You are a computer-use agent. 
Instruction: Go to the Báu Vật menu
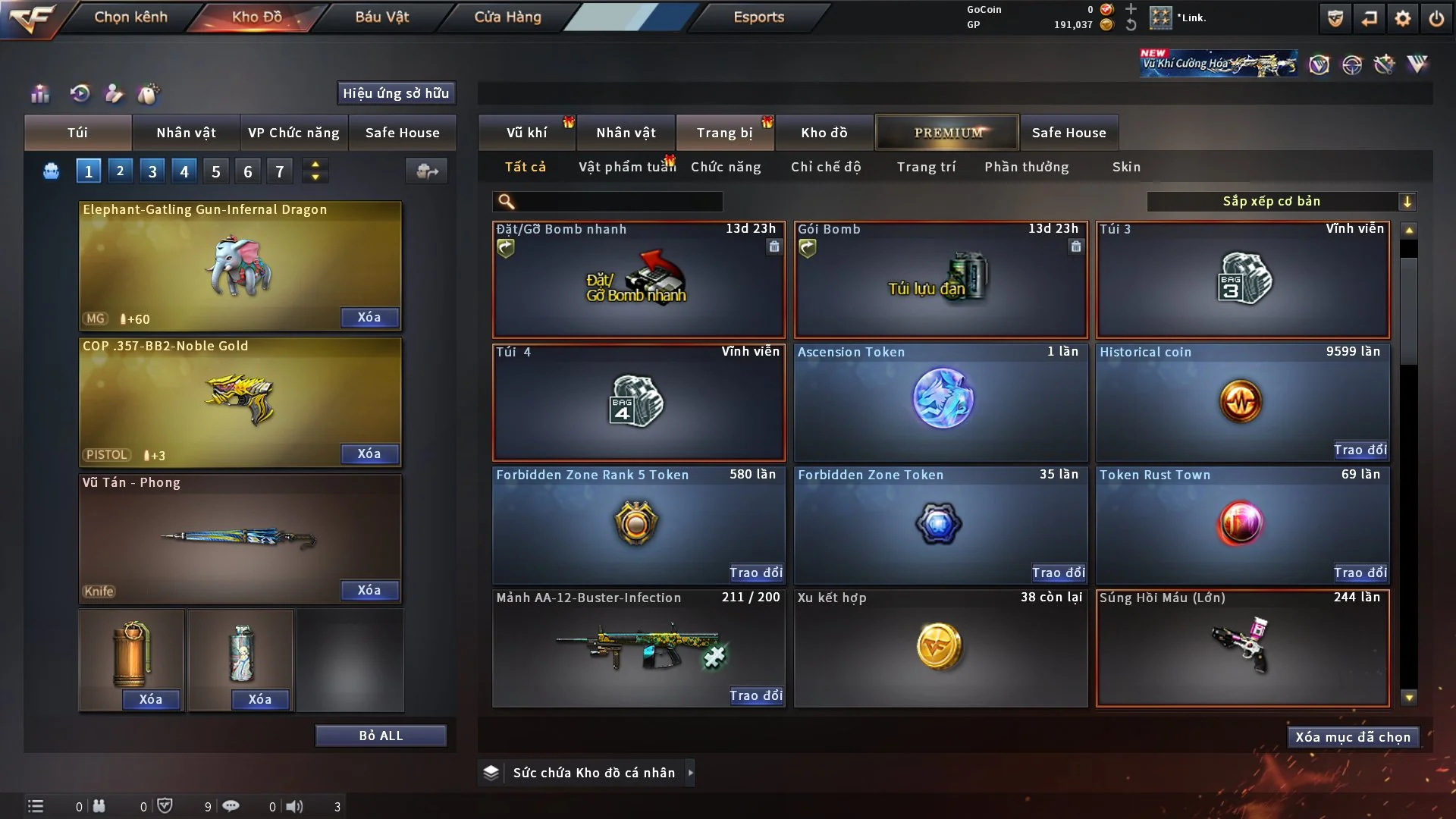tap(381, 17)
